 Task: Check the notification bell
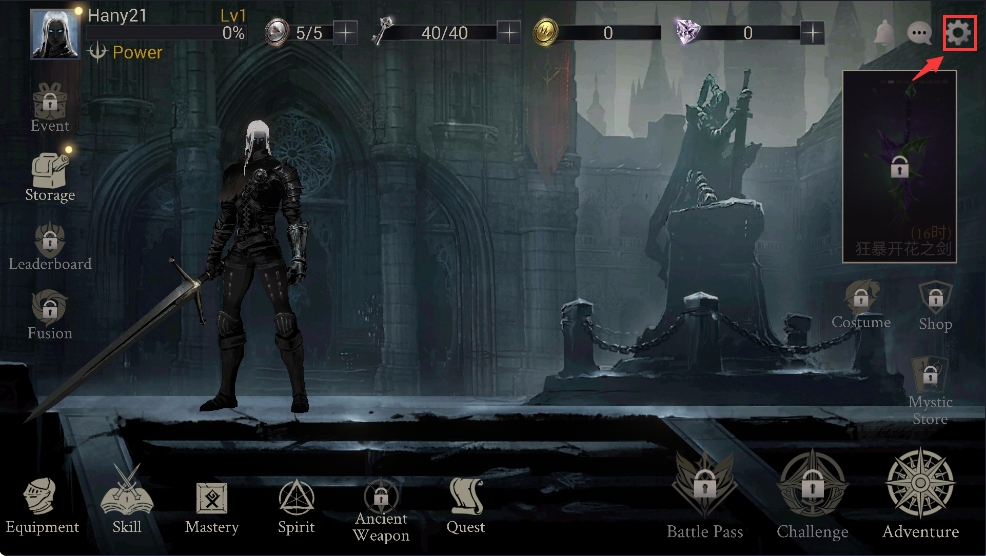click(884, 33)
